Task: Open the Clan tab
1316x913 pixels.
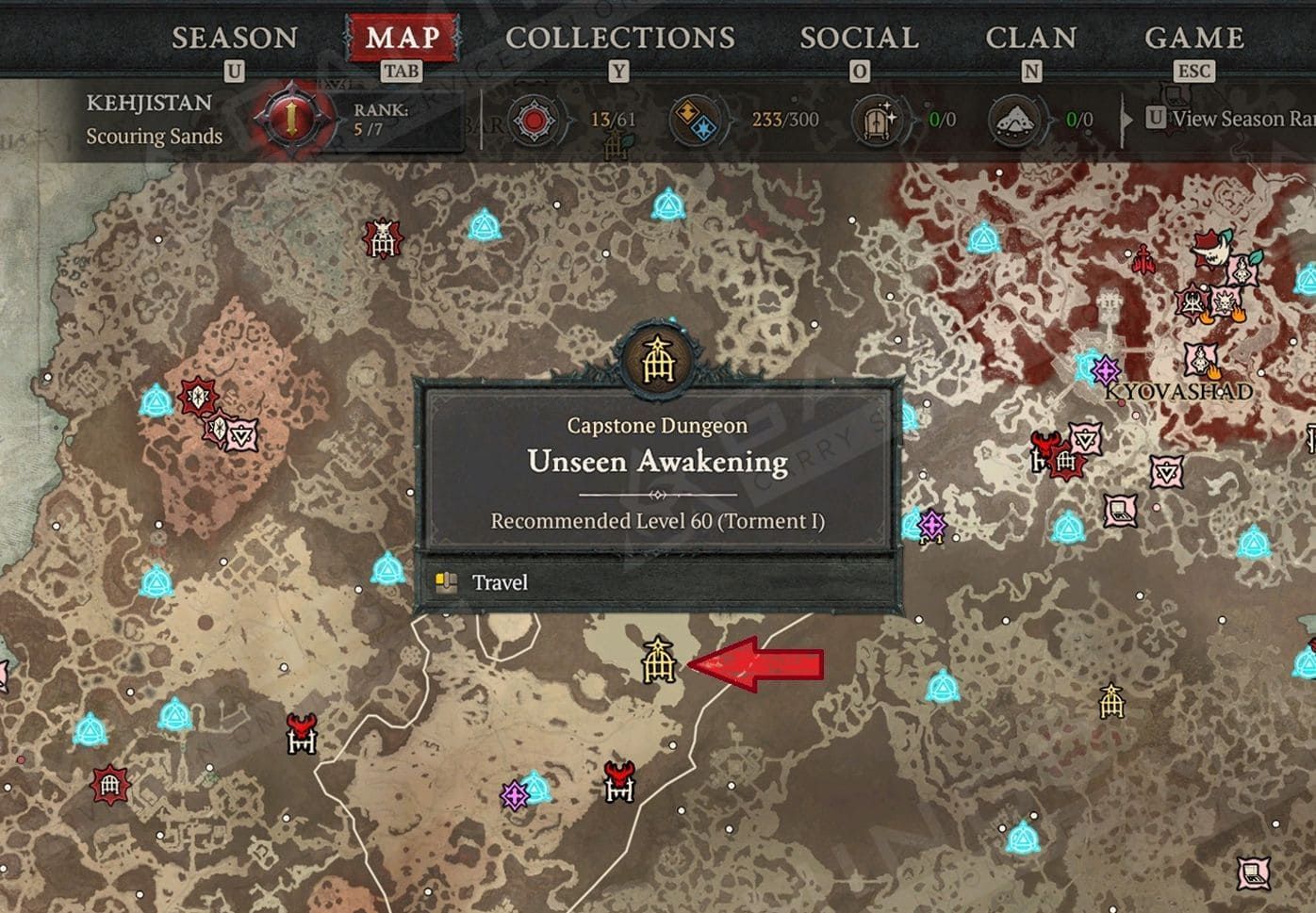Action: point(1030,39)
